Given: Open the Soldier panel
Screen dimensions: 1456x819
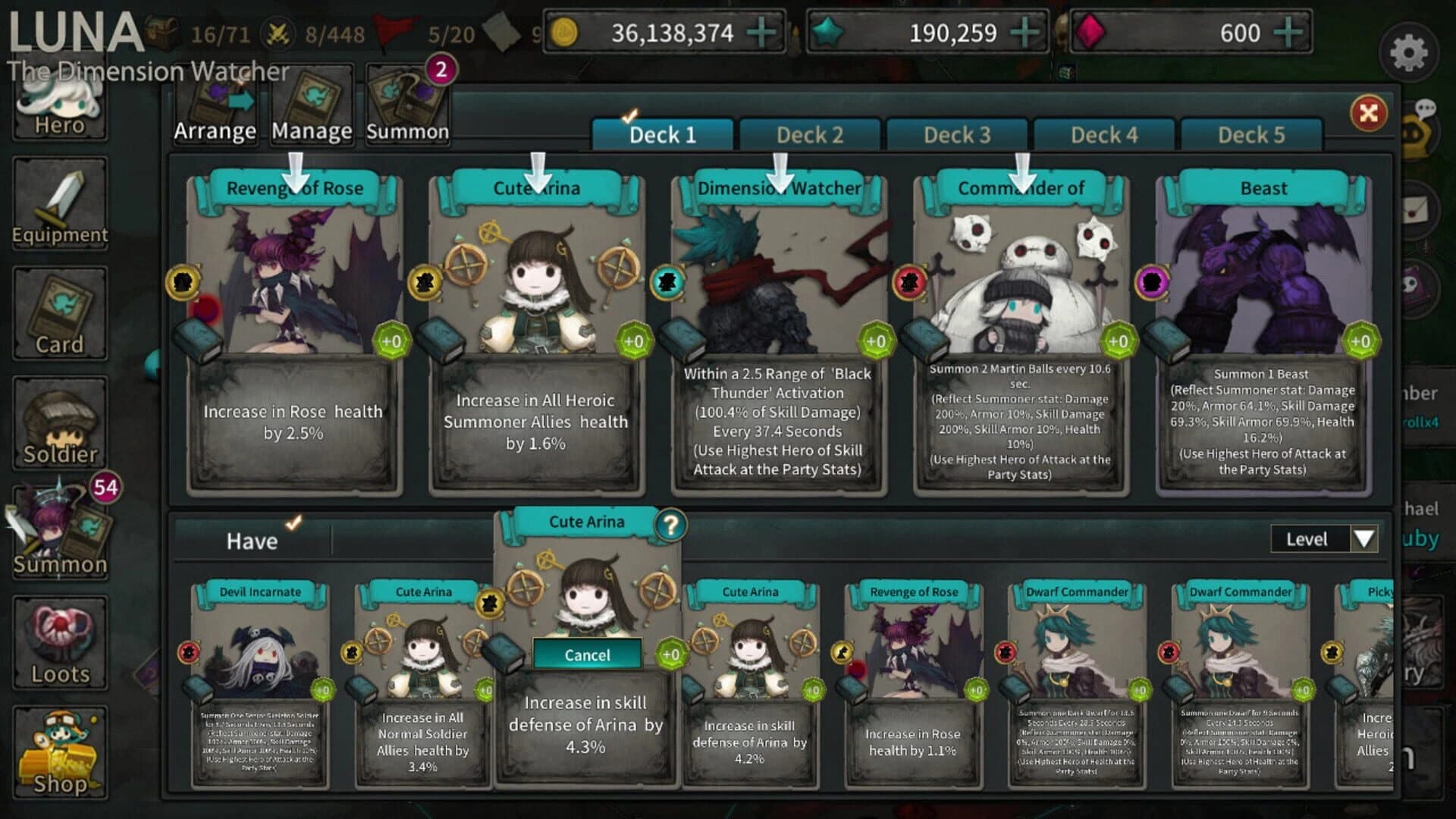Looking at the screenshot, I should pos(61,421).
